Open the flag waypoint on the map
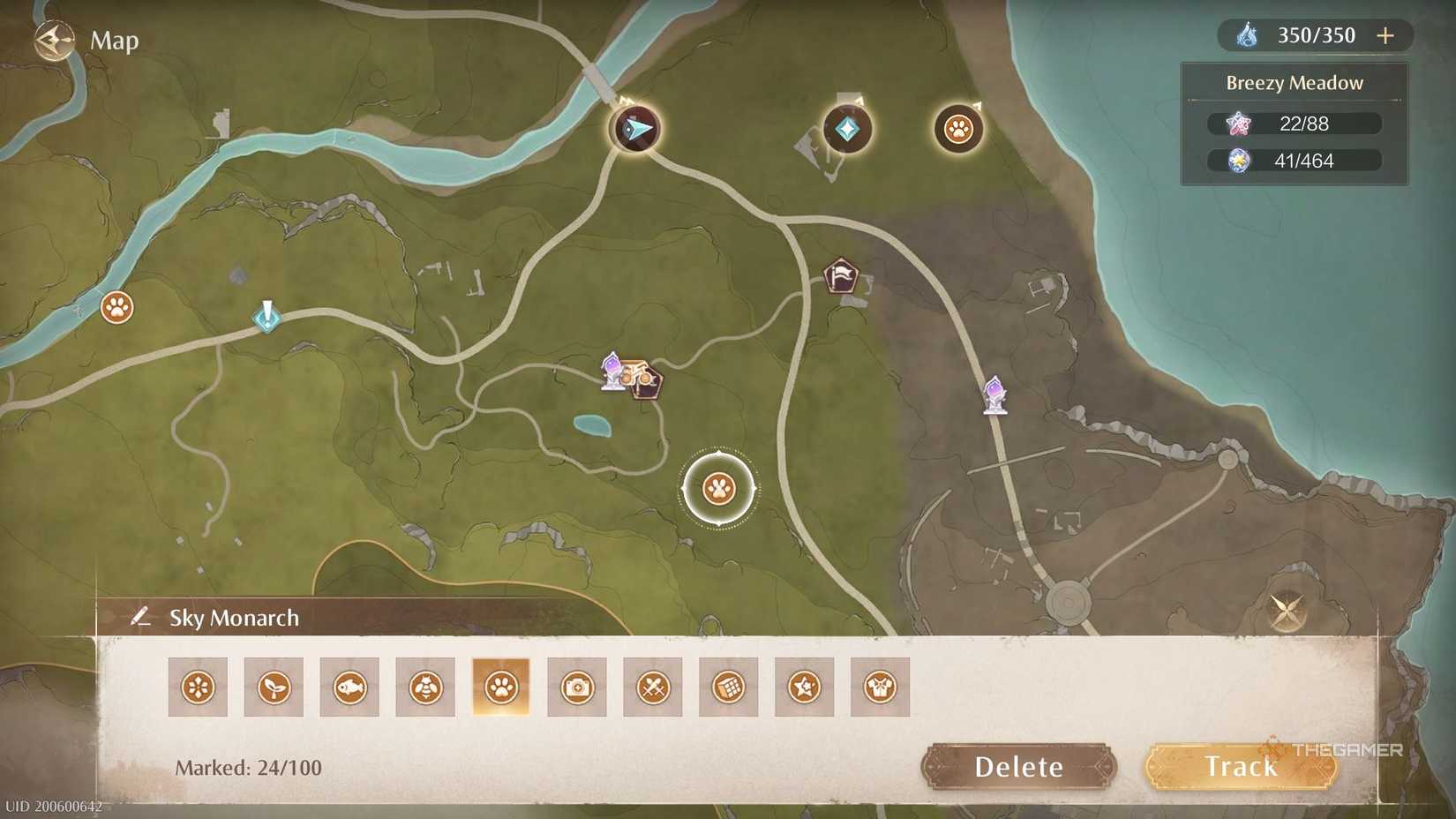The image size is (1456, 819). (841, 275)
